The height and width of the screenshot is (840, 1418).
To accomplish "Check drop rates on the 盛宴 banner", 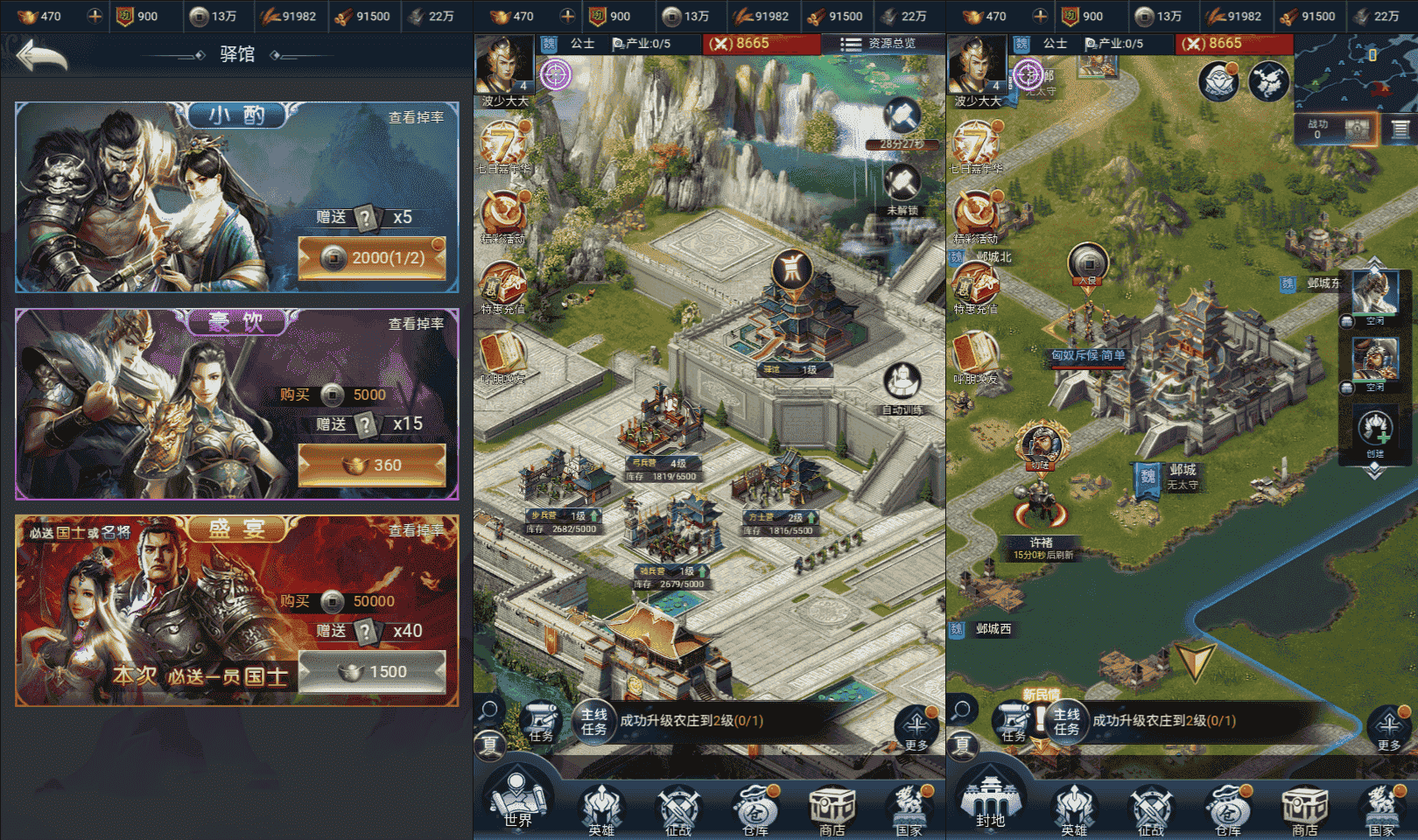I will point(416,530).
